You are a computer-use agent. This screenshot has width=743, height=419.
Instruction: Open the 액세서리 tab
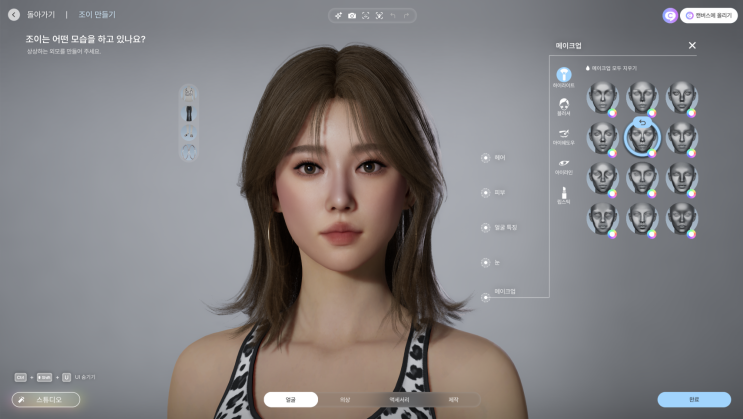pos(398,400)
